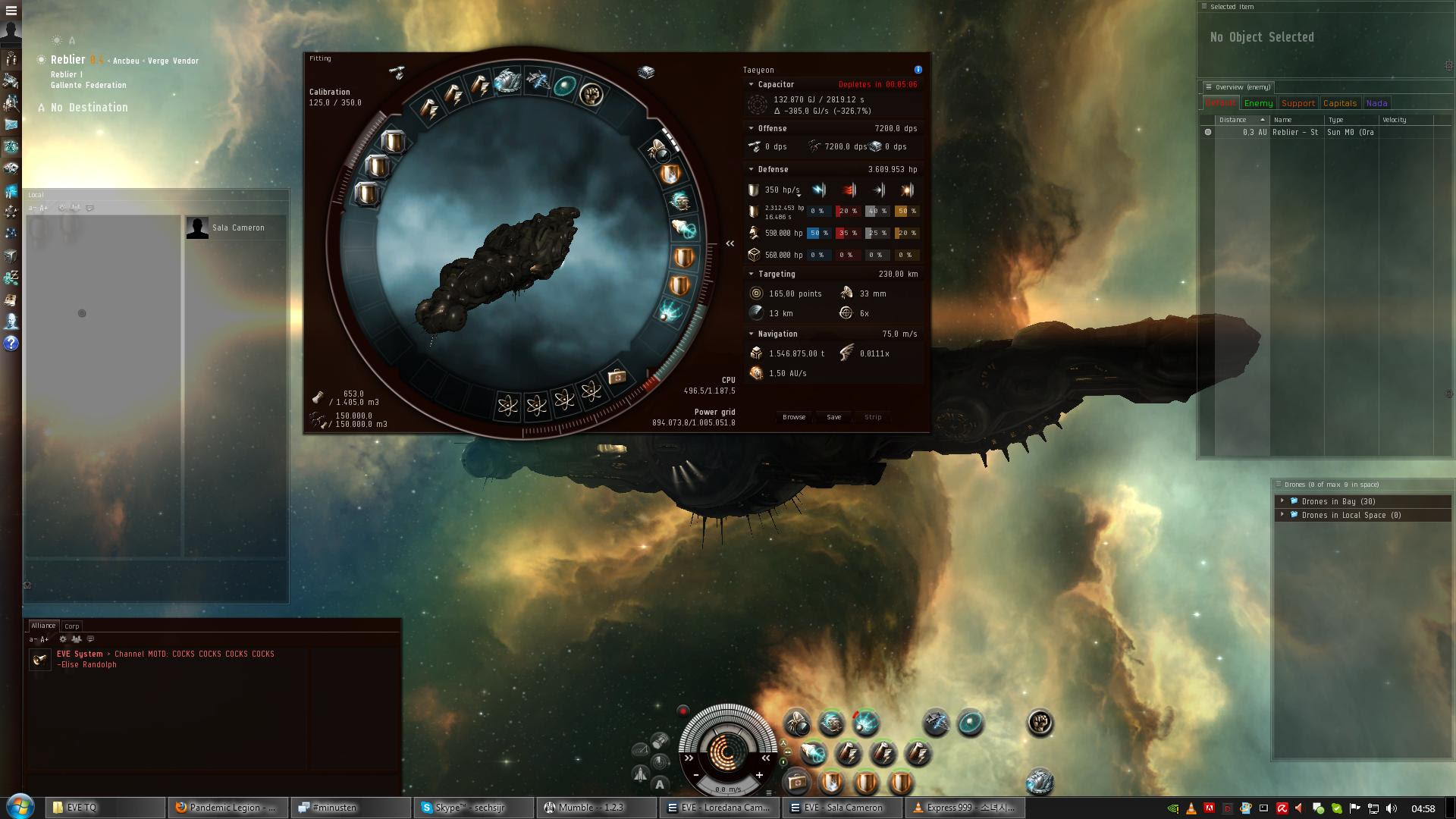Save the current ship fitting

(x=833, y=417)
